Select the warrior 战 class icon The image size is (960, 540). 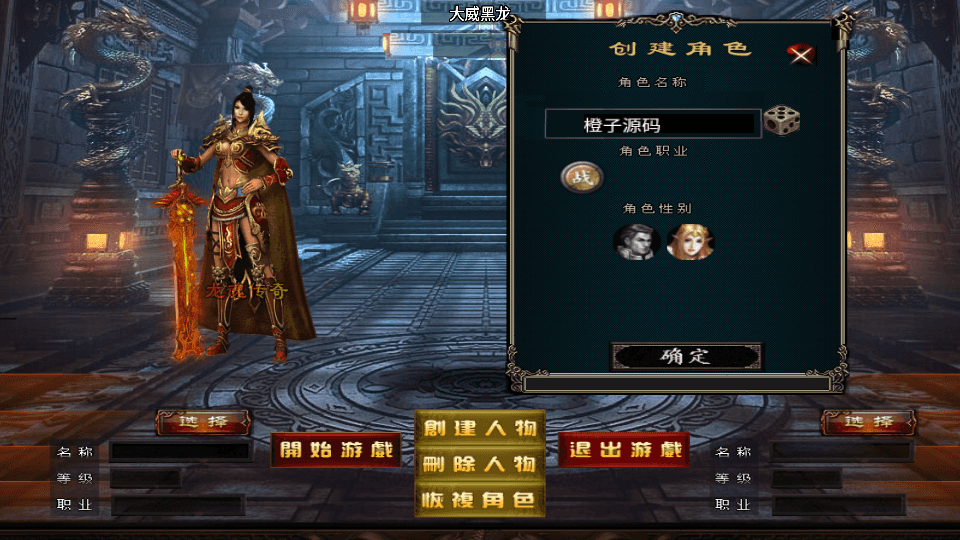click(577, 177)
